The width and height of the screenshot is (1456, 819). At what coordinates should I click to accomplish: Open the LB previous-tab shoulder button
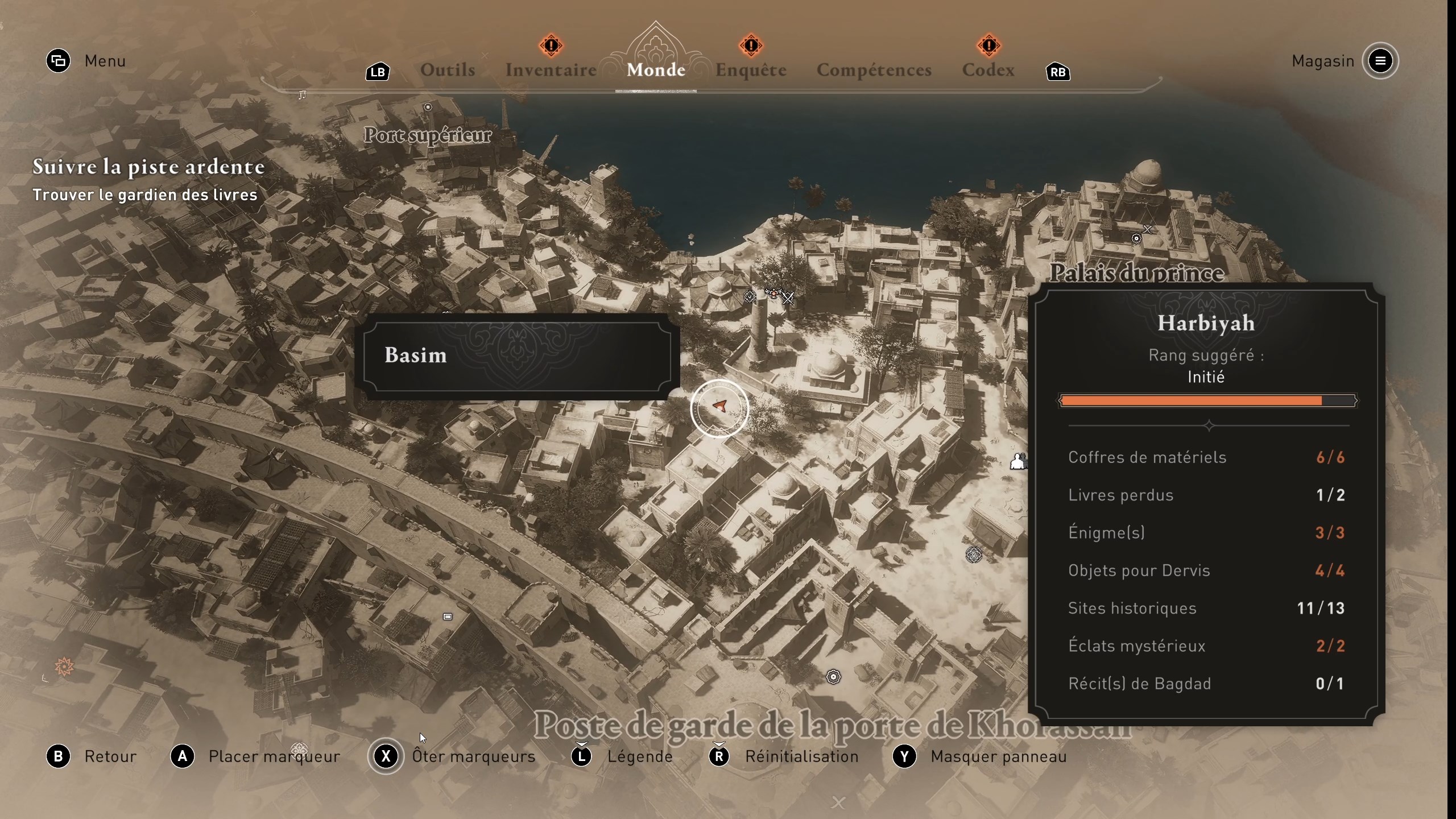377,72
